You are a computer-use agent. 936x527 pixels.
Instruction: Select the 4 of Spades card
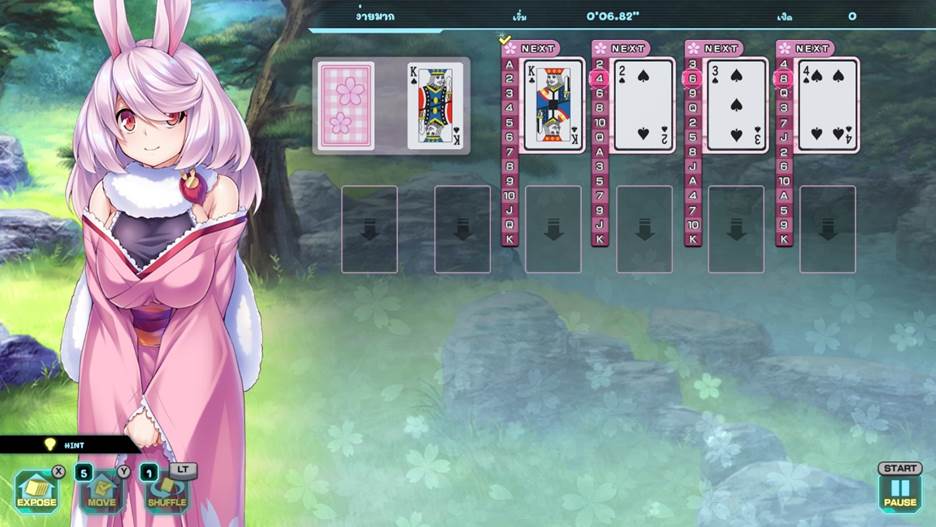[x=827, y=105]
